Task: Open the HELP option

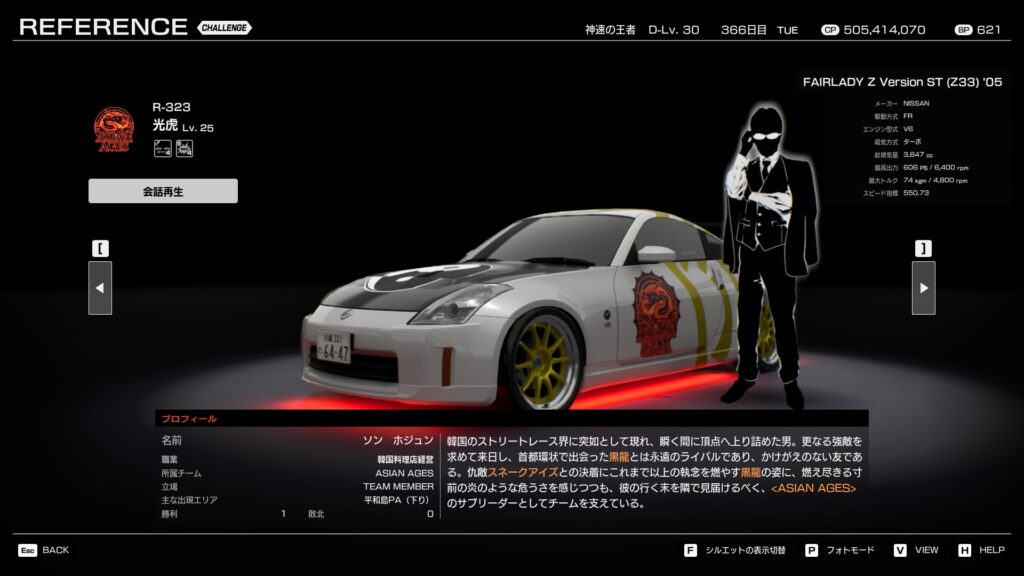Action: [x=982, y=550]
